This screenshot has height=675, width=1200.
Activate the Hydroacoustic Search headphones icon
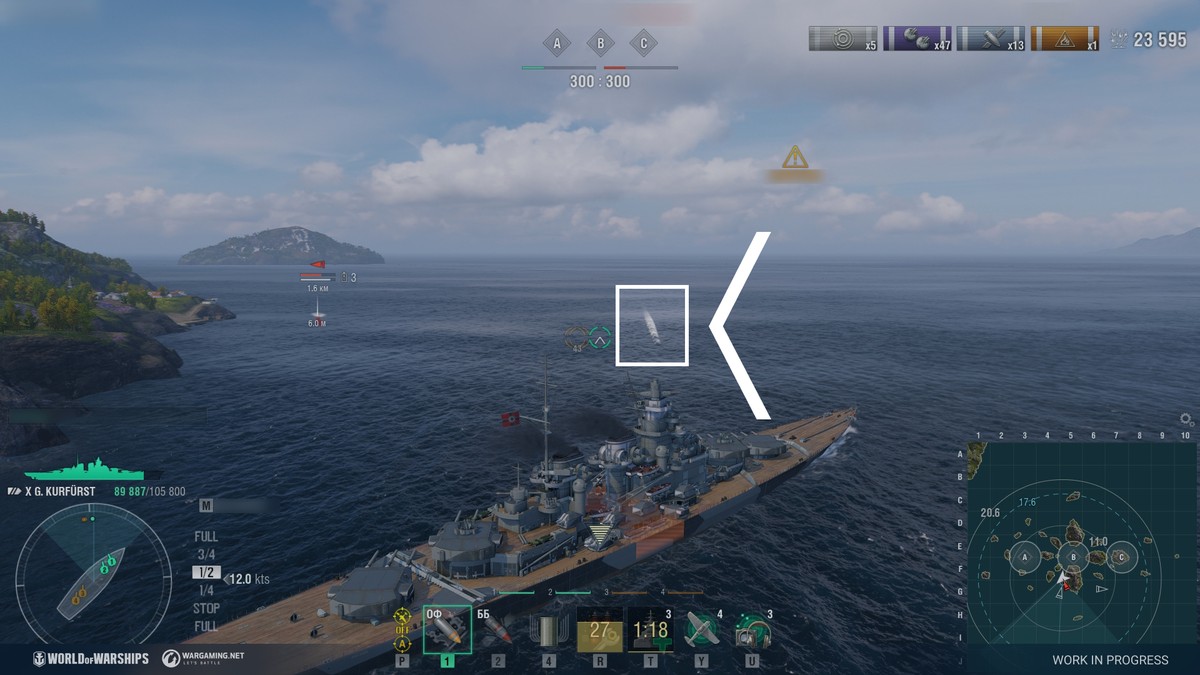[x=751, y=630]
